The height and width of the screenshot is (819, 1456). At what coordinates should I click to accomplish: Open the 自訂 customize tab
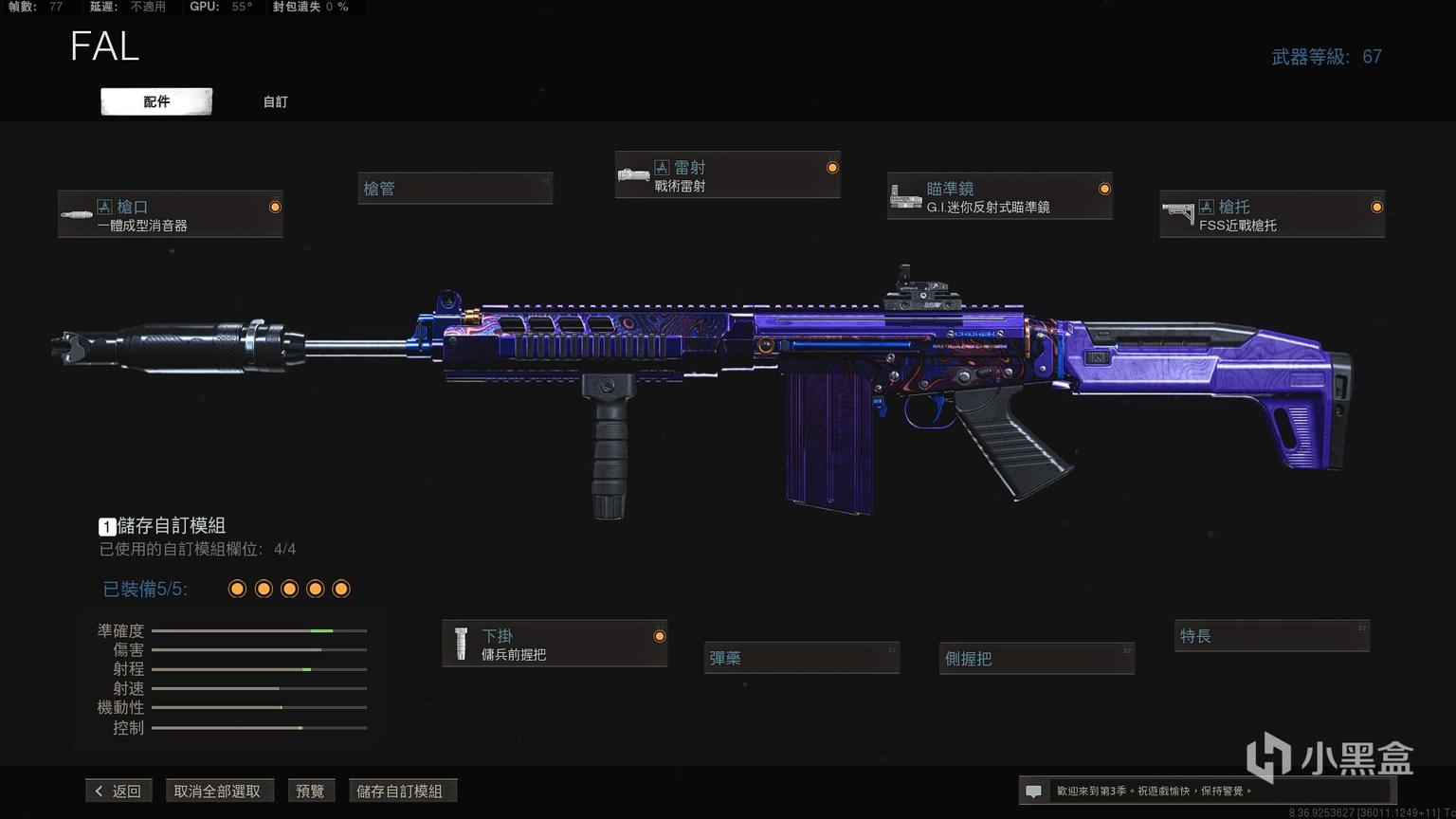[275, 101]
